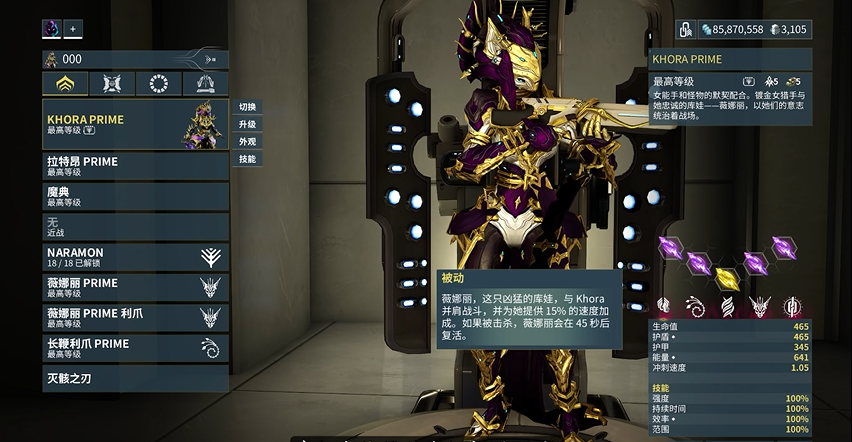Image resolution: width=852 pixels, height=442 pixels.
Task: Choose the 魔典 secondary weapon slot
Action: point(135,196)
